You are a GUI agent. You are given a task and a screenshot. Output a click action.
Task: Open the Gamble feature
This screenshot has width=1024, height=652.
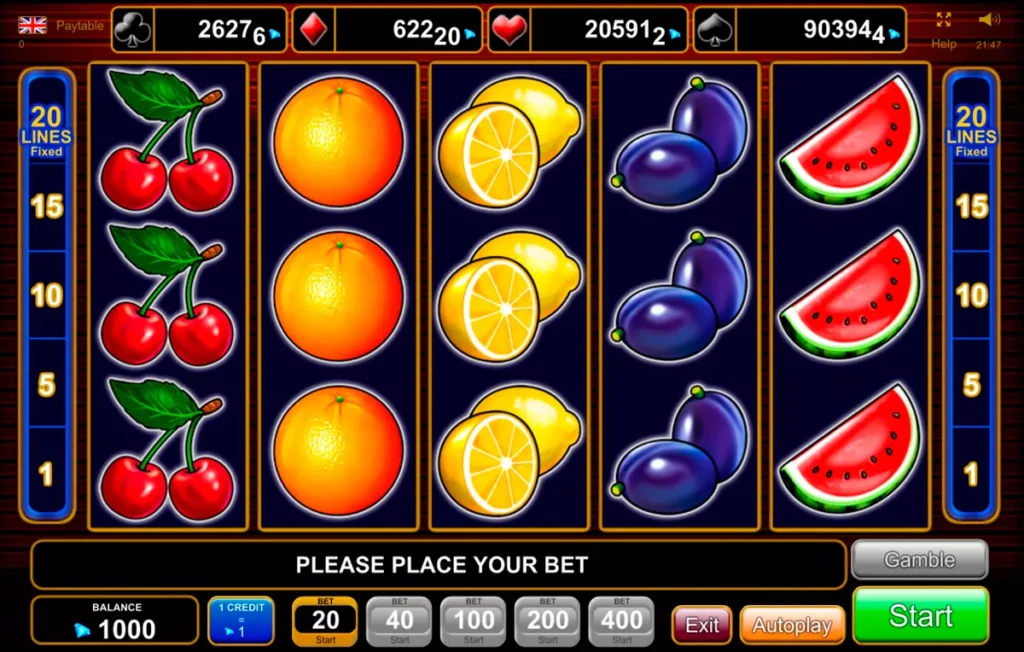click(x=919, y=560)
